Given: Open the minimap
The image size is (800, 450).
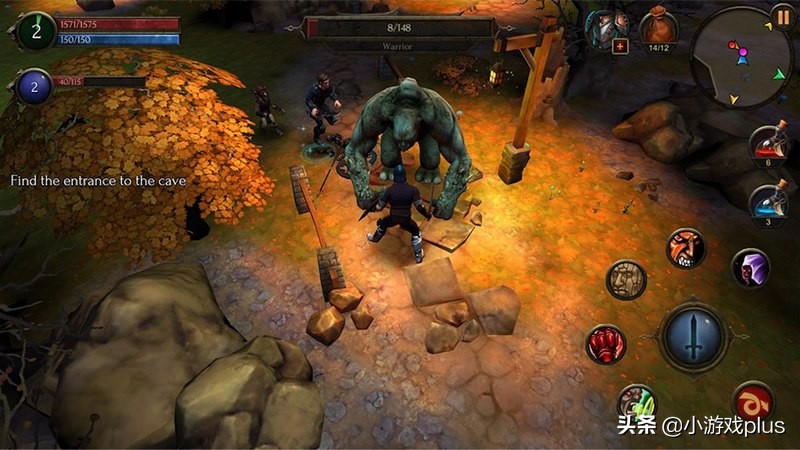Looking at the screenshot, I should tap(740, 58).
